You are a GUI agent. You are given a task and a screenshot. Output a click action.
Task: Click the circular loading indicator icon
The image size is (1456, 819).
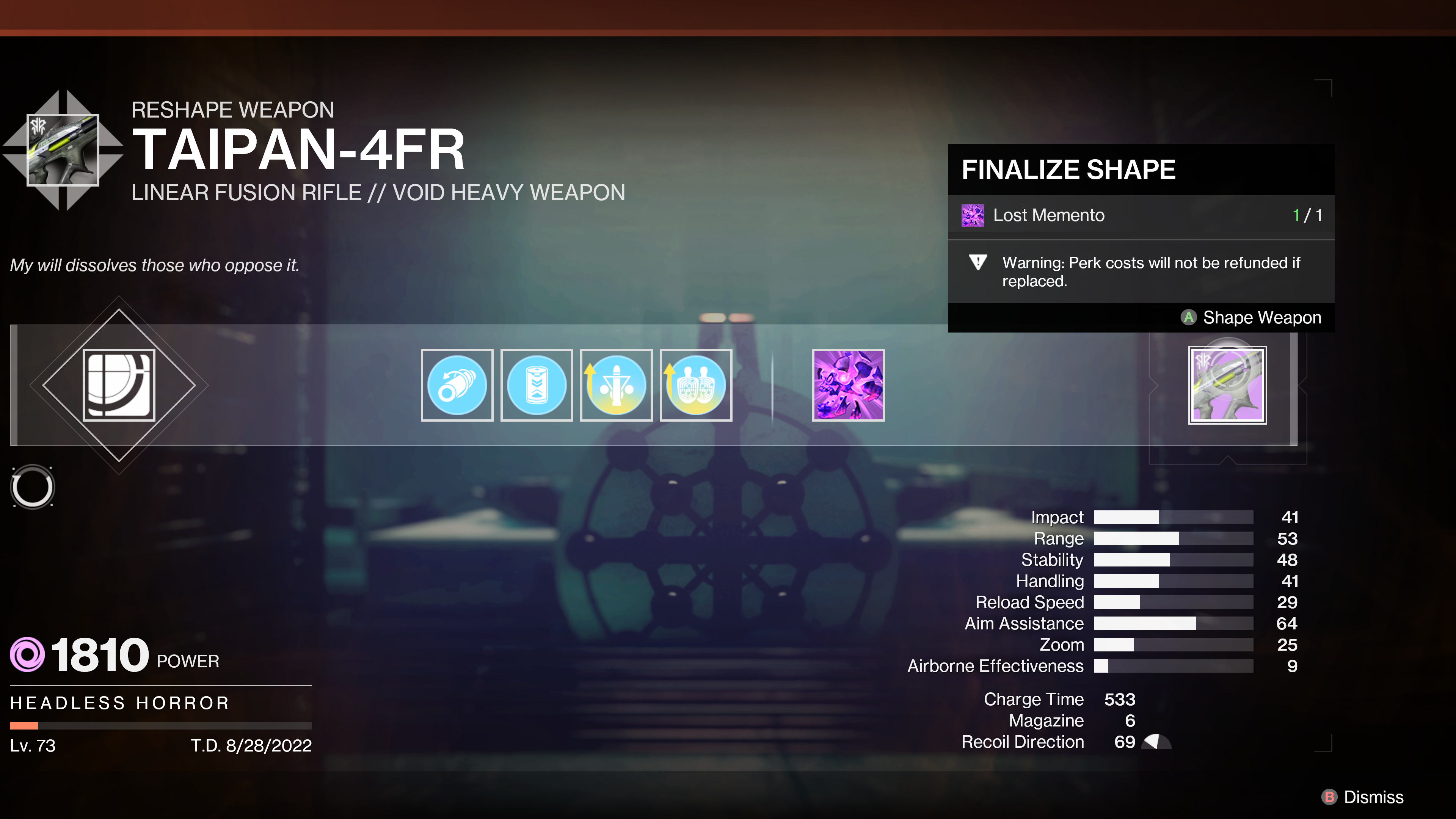click(32, 486)
